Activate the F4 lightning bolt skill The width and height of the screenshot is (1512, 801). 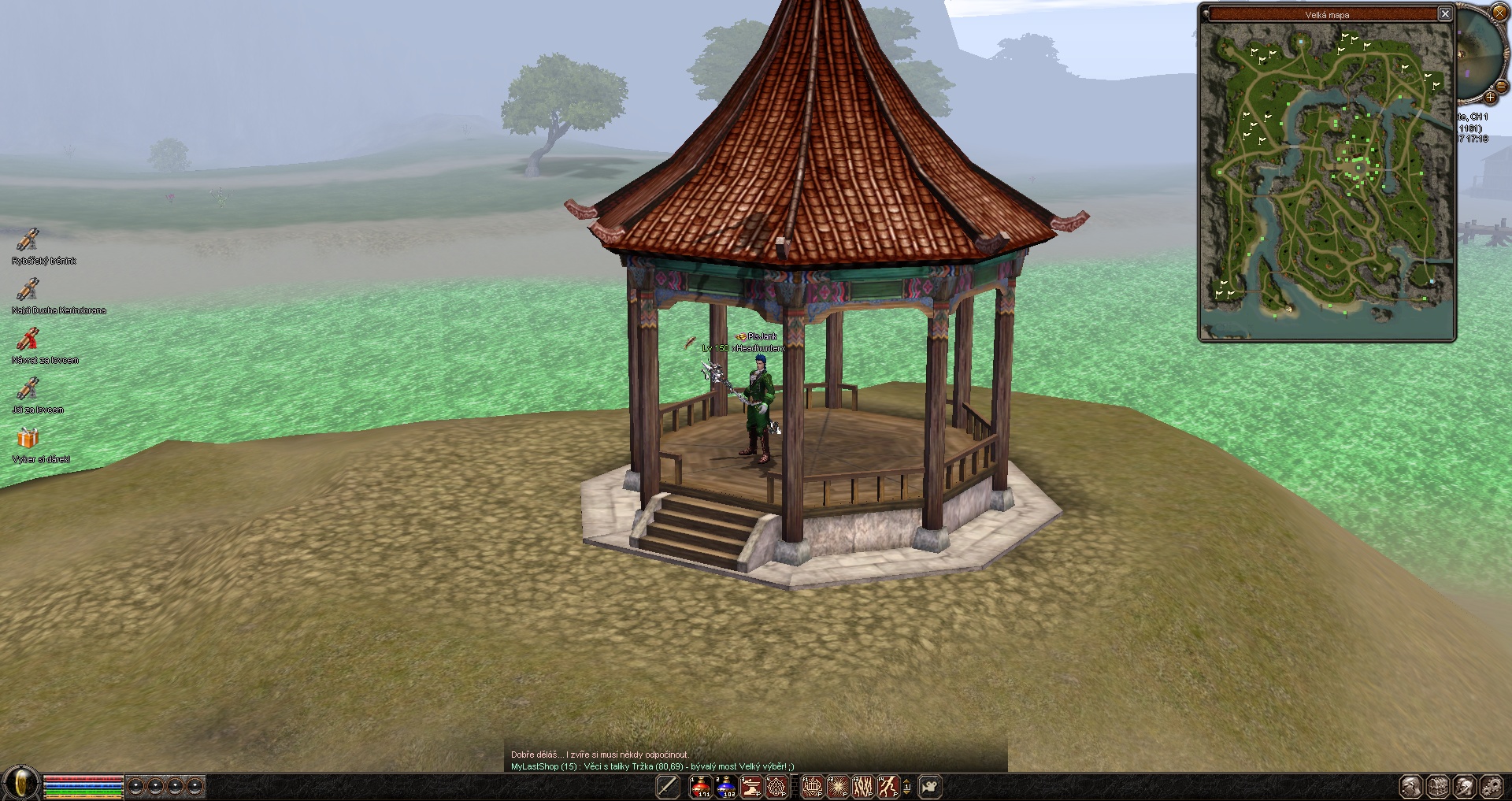[888, 786]
